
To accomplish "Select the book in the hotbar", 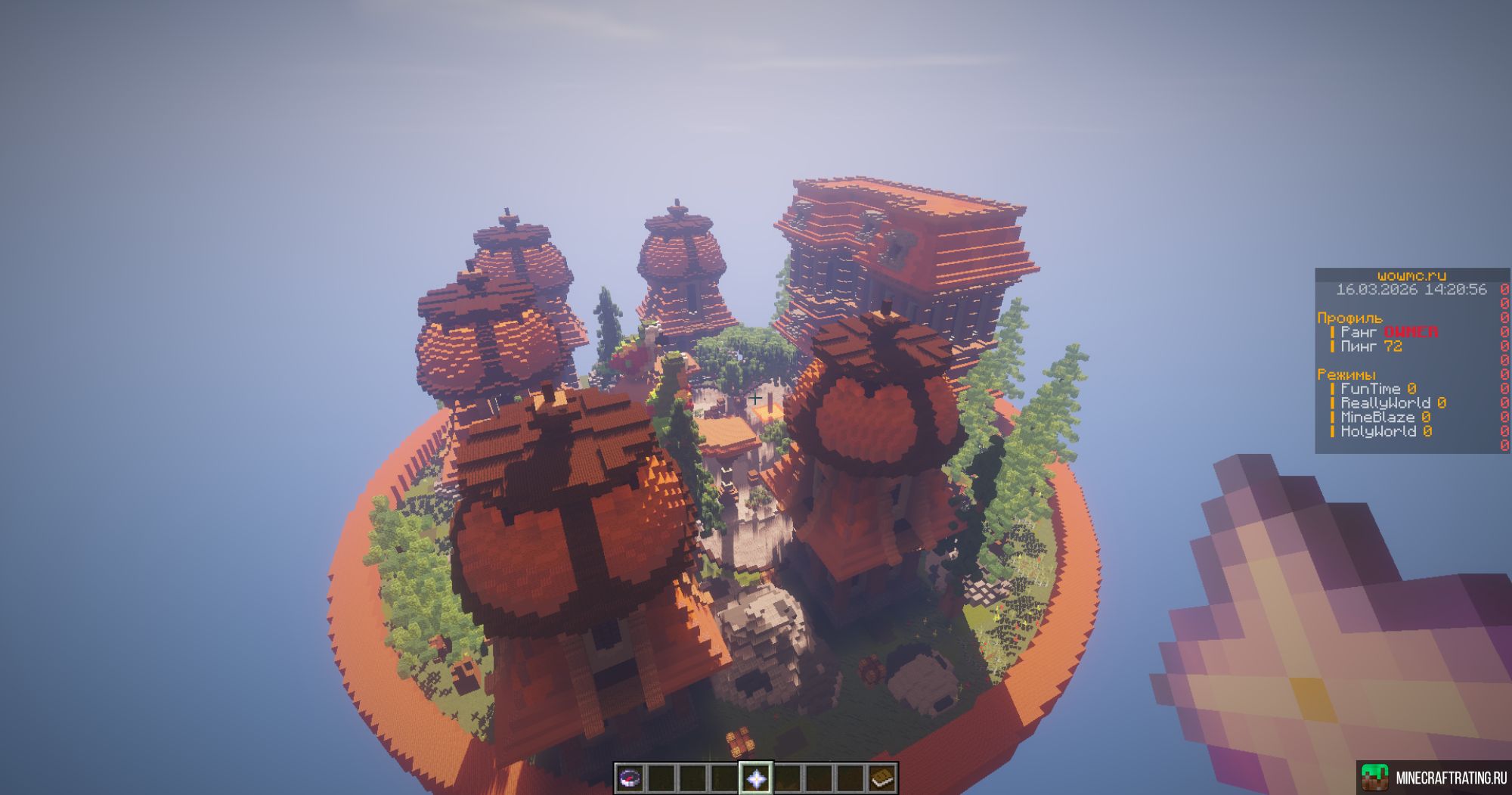I will (x=881, y=777).
